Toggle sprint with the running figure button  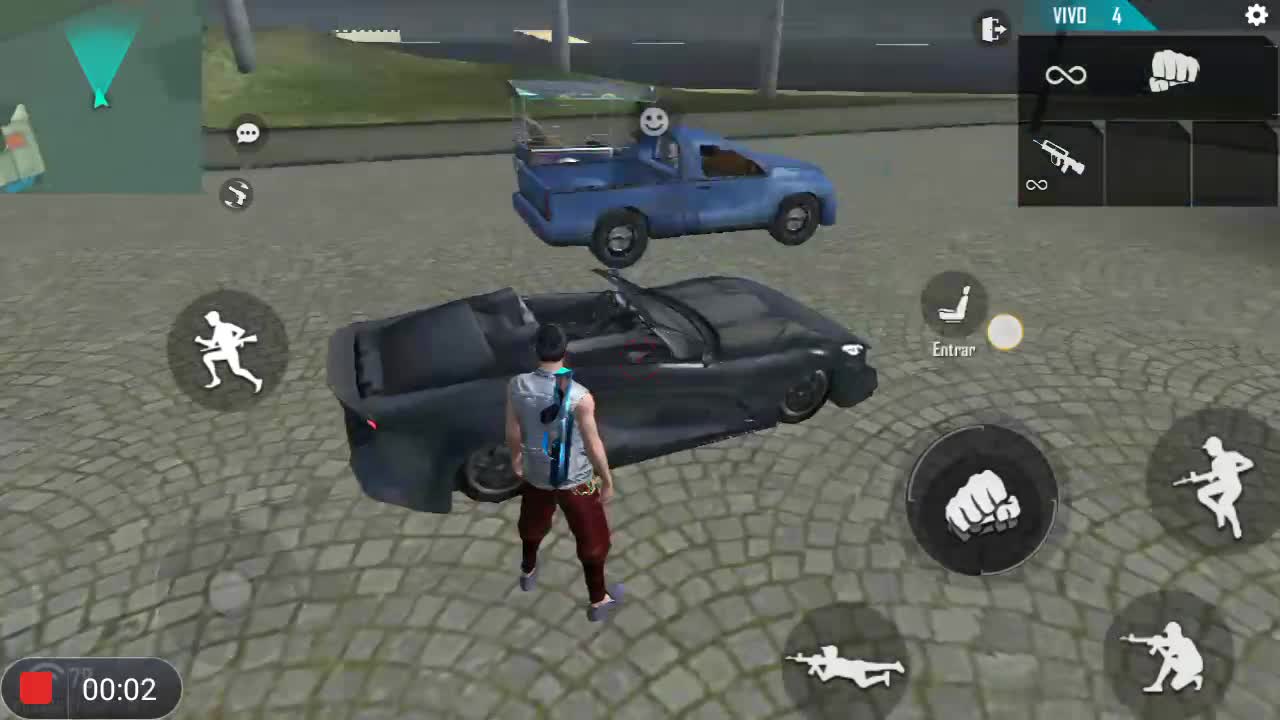coord(228,349)
